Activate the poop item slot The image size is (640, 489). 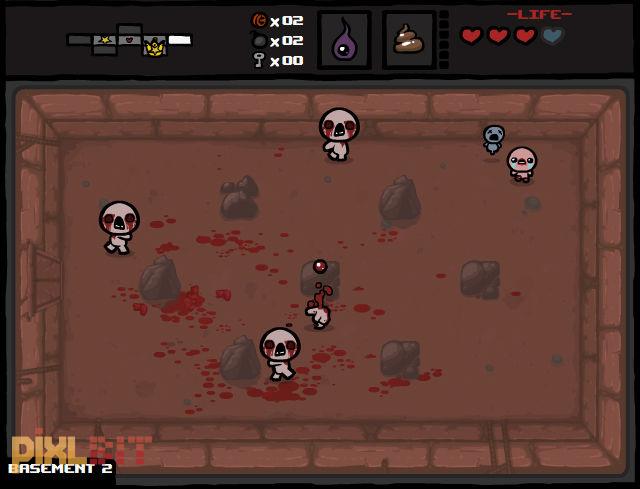pyautogui.click(x=408, y=41)
